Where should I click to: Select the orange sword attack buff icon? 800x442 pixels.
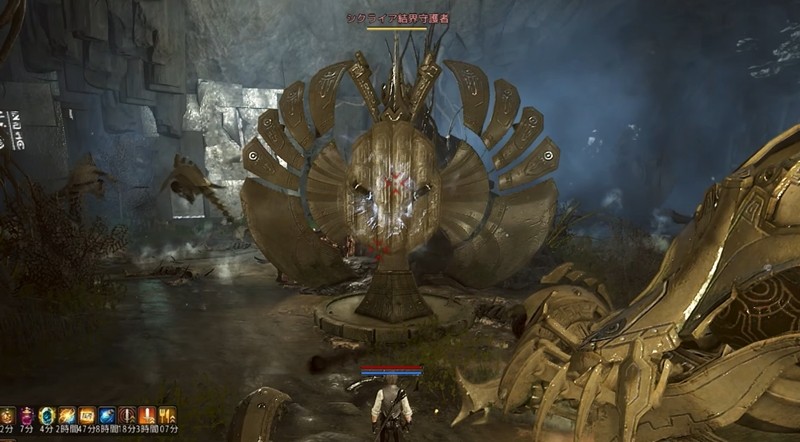coord(147,414)
